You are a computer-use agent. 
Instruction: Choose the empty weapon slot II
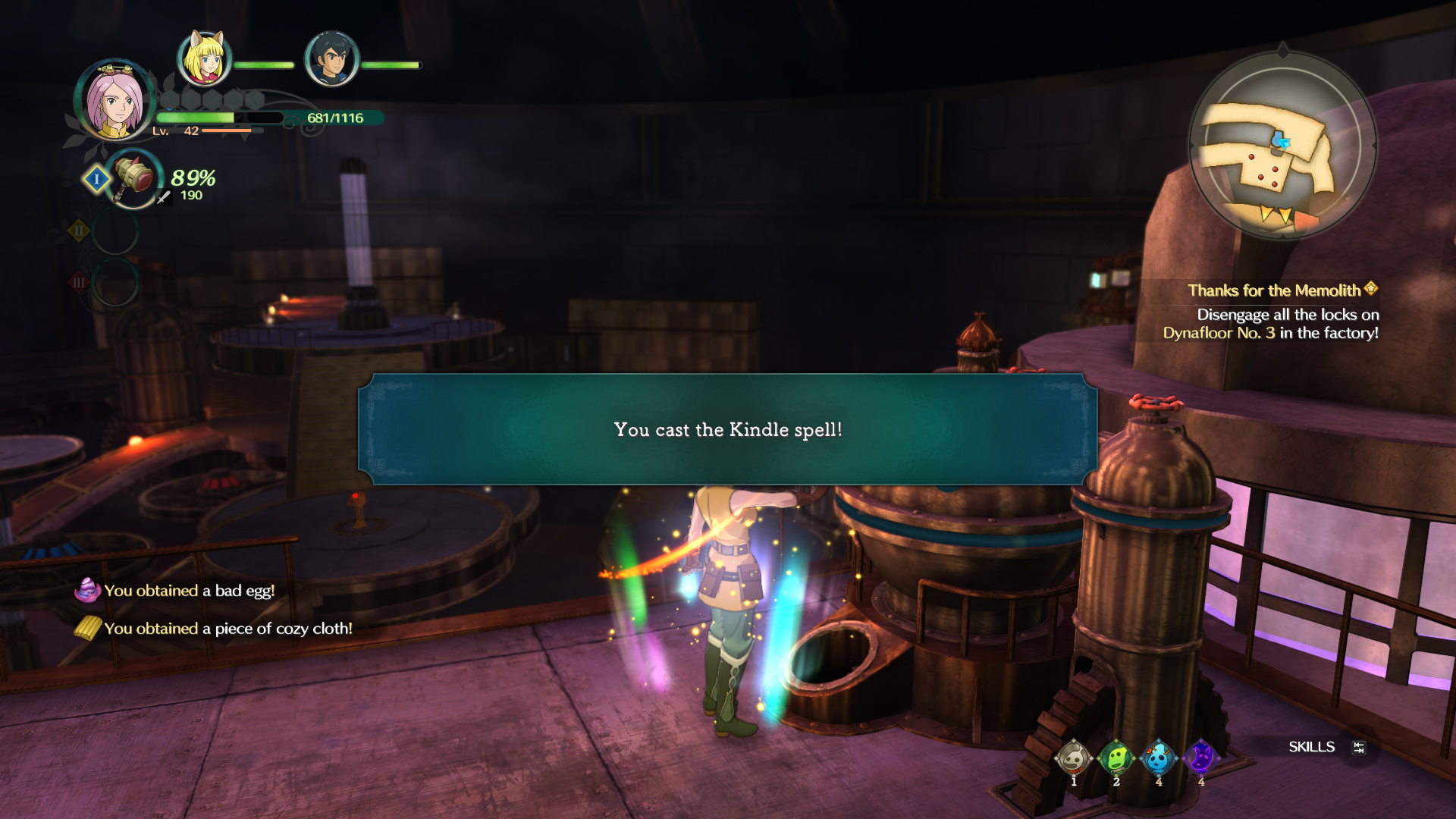[x=115, y=231]
